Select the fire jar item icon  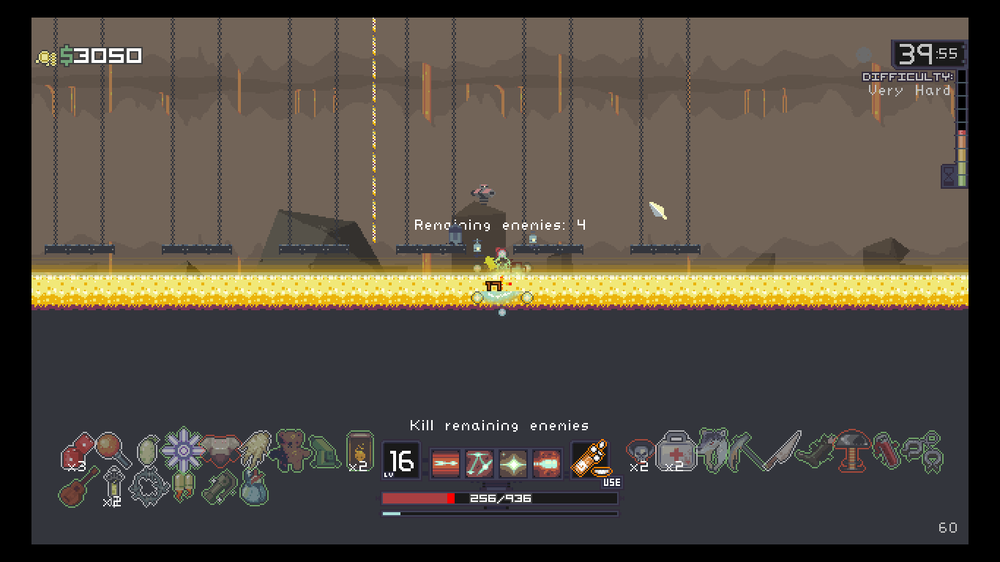[x=359, y=450]
